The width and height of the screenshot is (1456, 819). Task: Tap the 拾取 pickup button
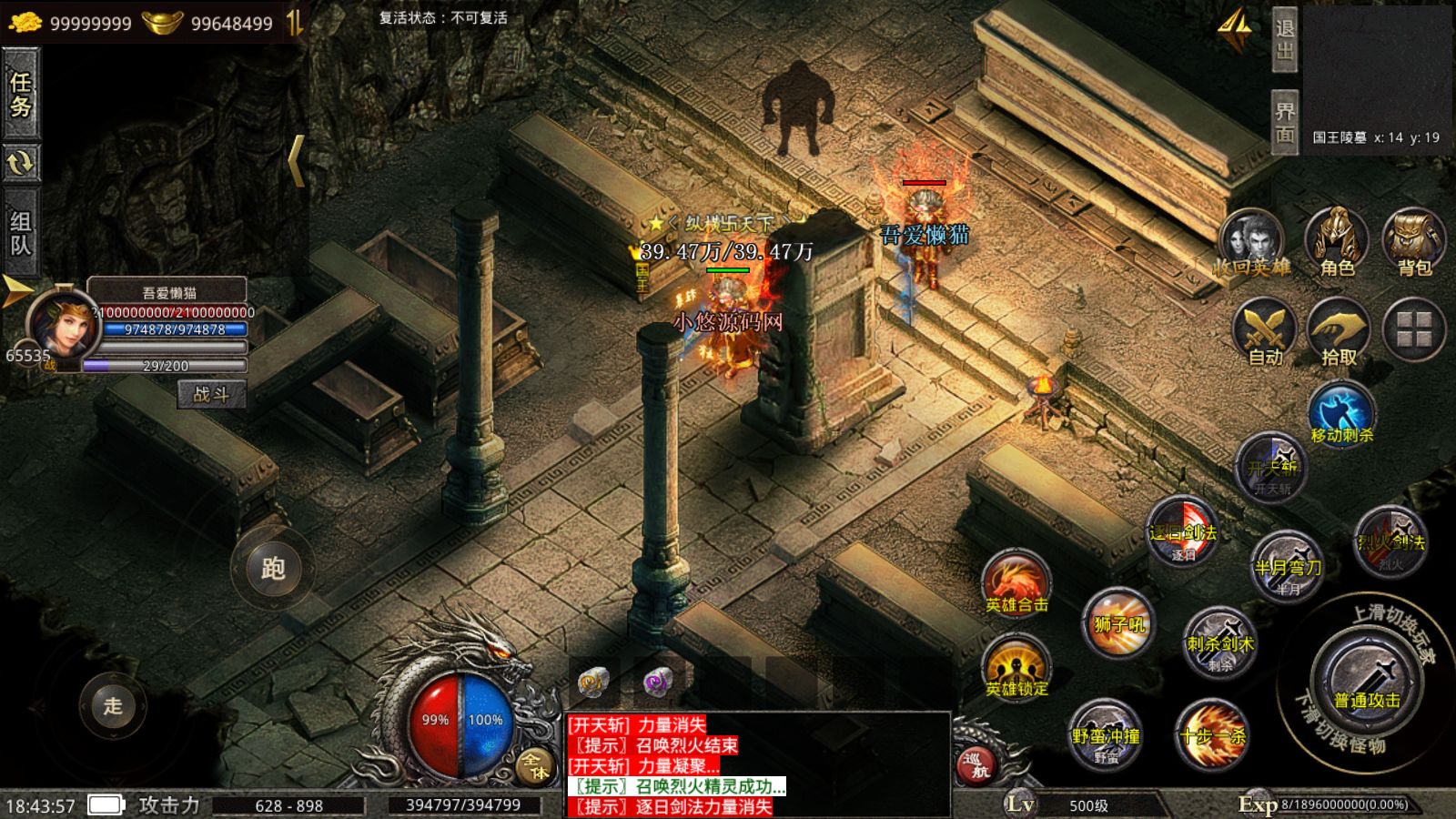click(1339, 332)
